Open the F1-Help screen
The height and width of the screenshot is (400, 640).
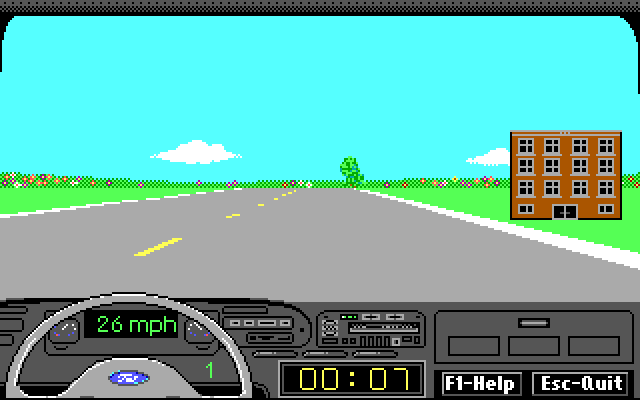pyautogui.click(x=480, y=383)
